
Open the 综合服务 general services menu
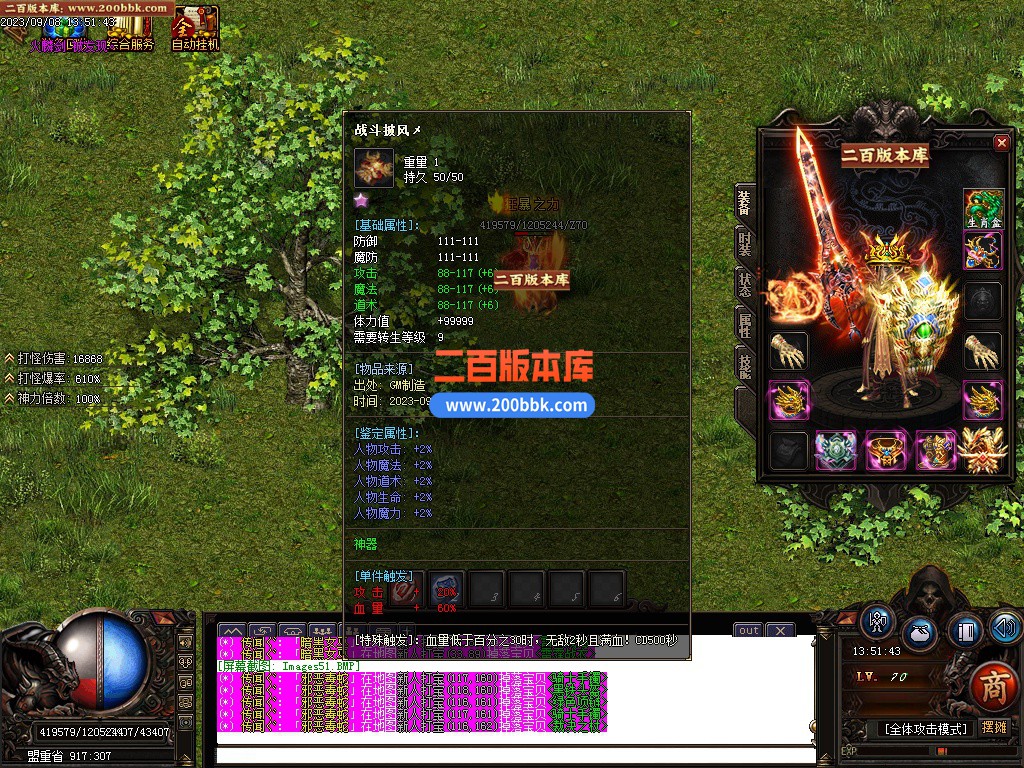[x=131, y=30]
